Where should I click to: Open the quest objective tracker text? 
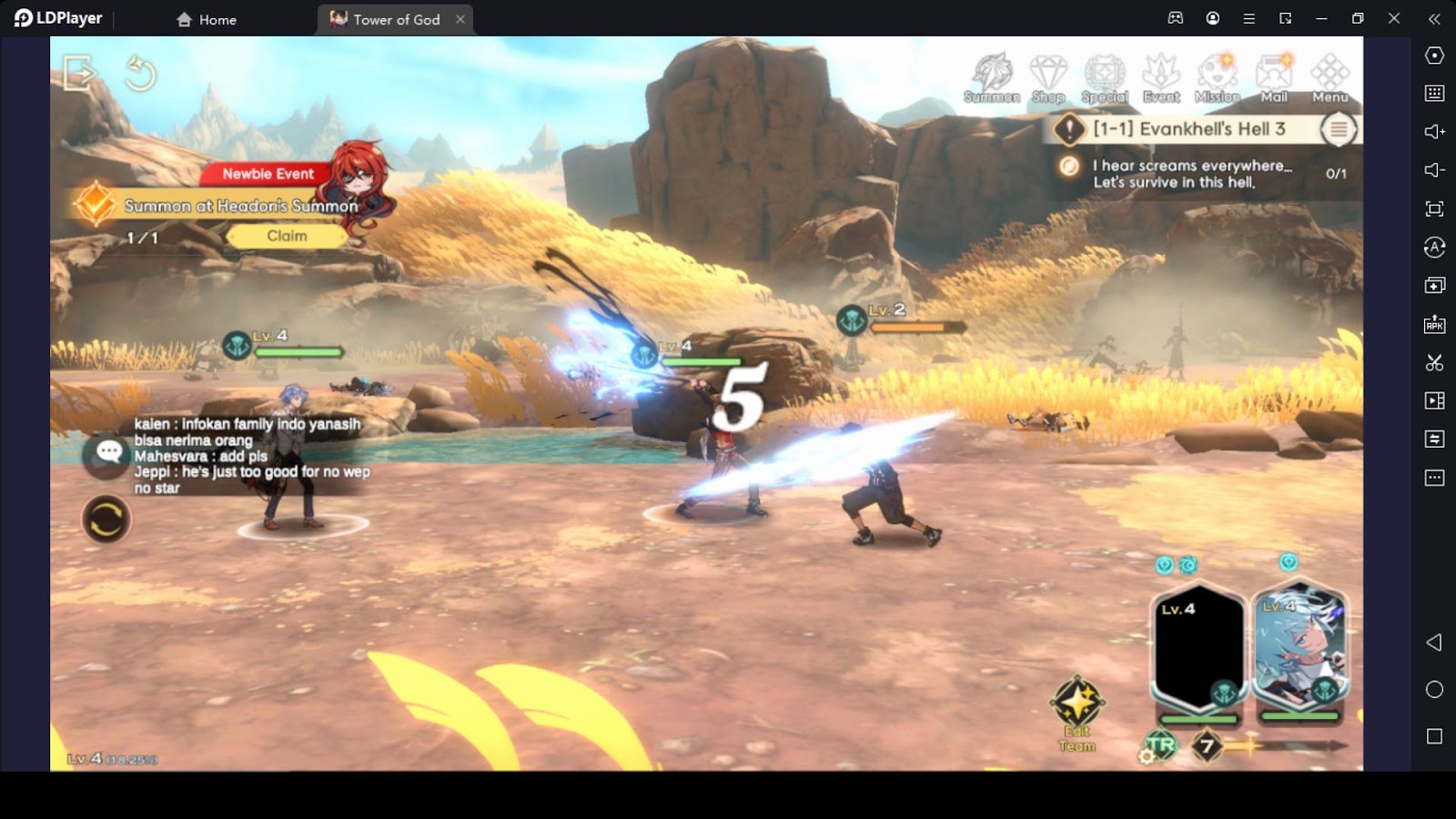pyautogui.click(x=1192, y=173)
